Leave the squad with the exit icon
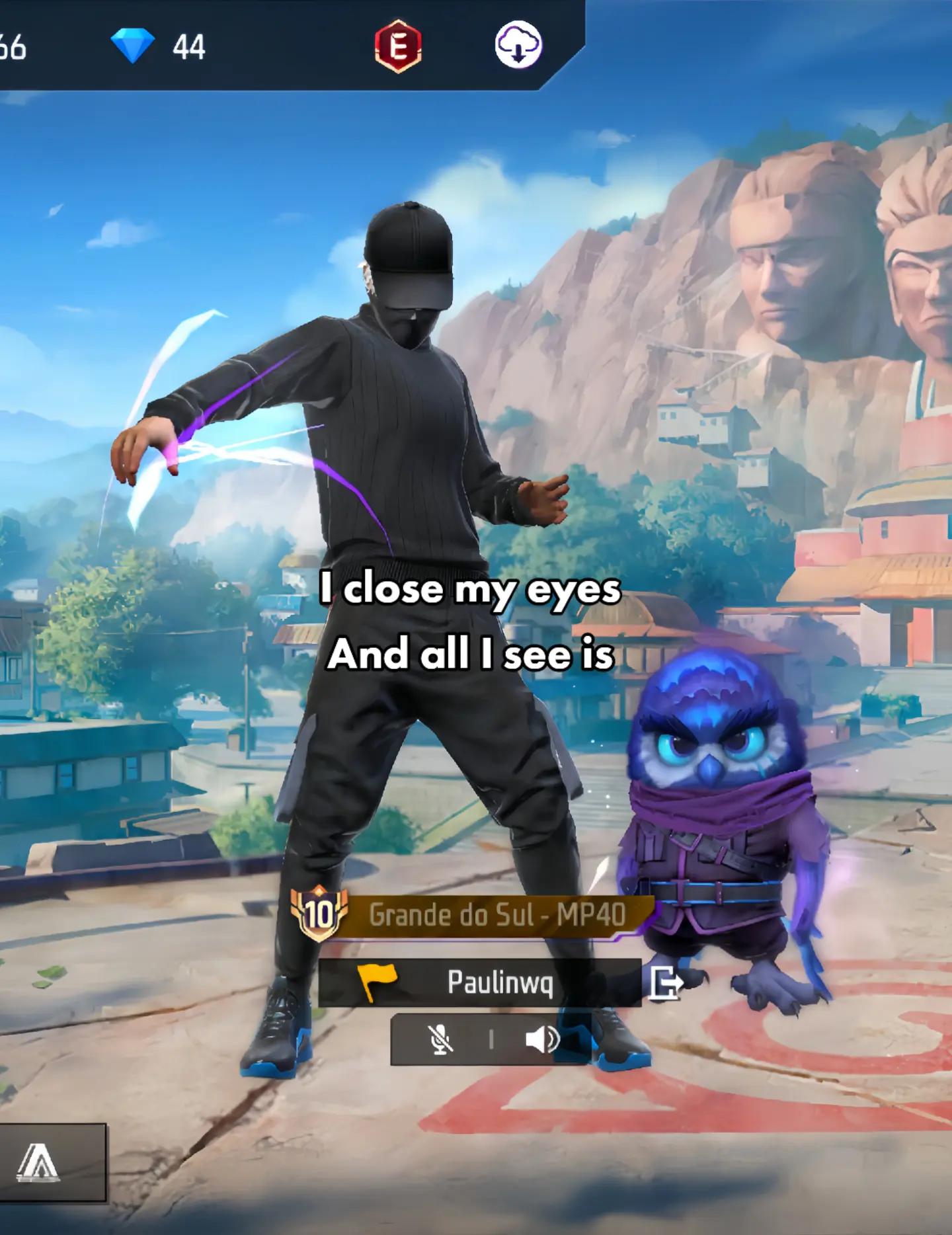Image resolution: width=952 pixels, height=1235 pixels. (664, 983)
